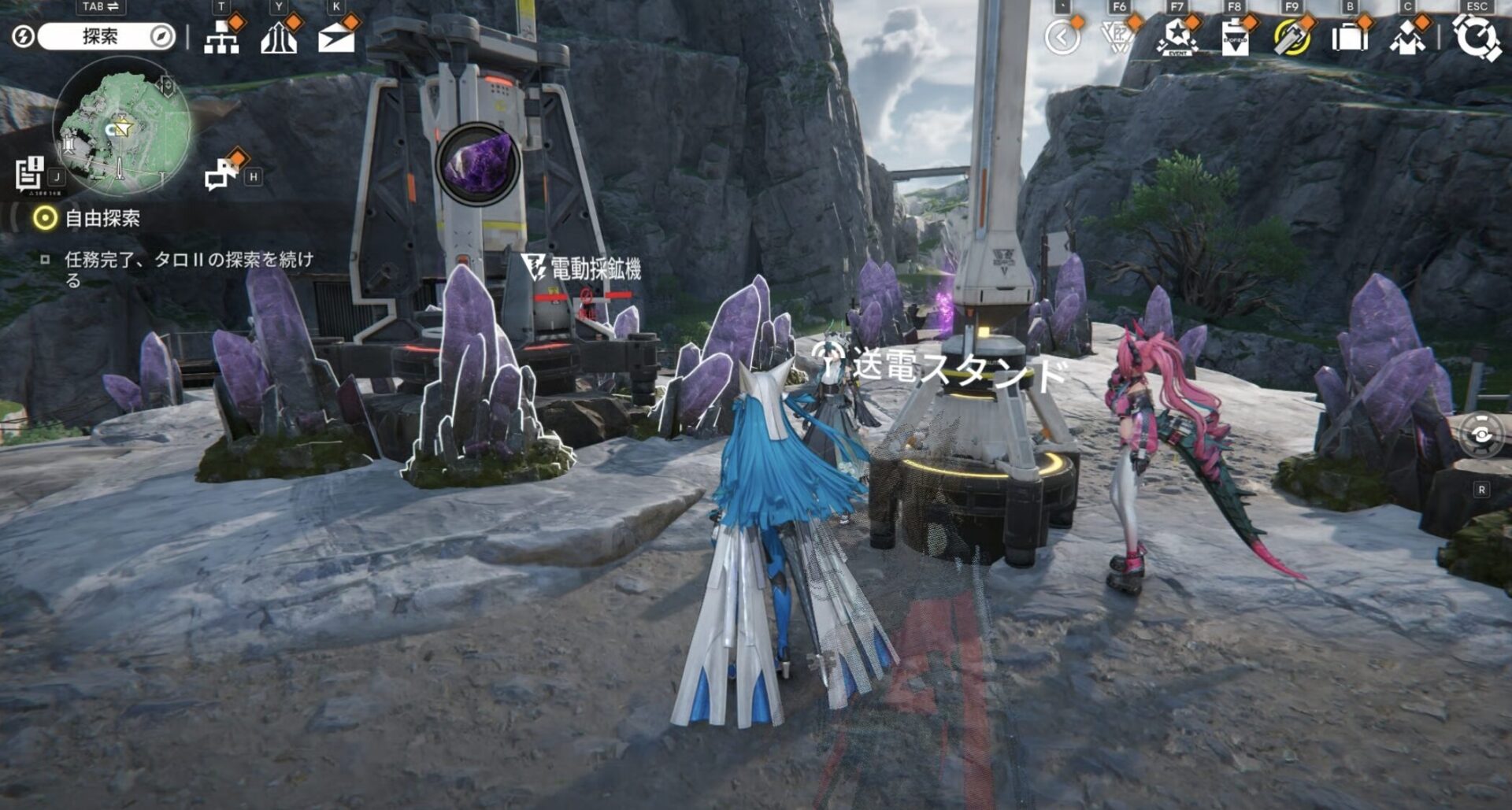1512x810 pixels.
Task: Open the mission log document icon
Action: (x=31, y=173)
